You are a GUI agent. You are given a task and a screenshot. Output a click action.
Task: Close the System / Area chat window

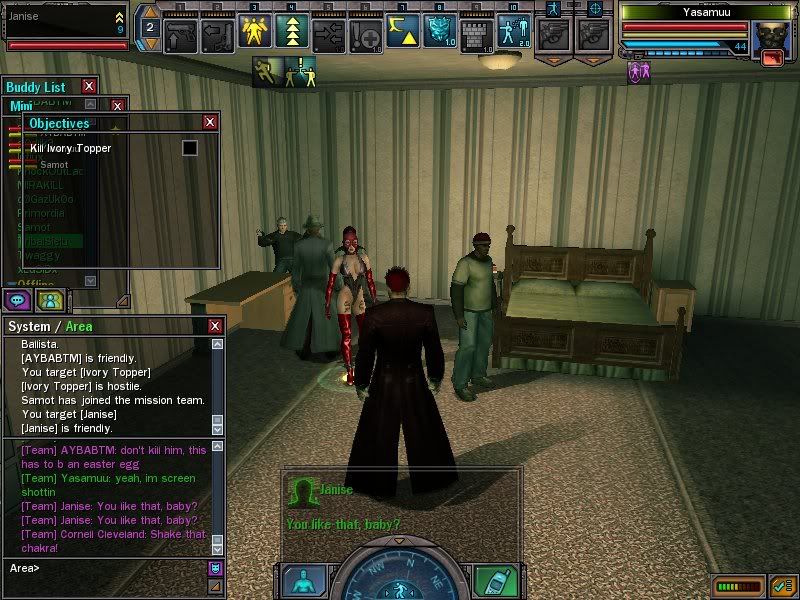[x=215, y=326]
